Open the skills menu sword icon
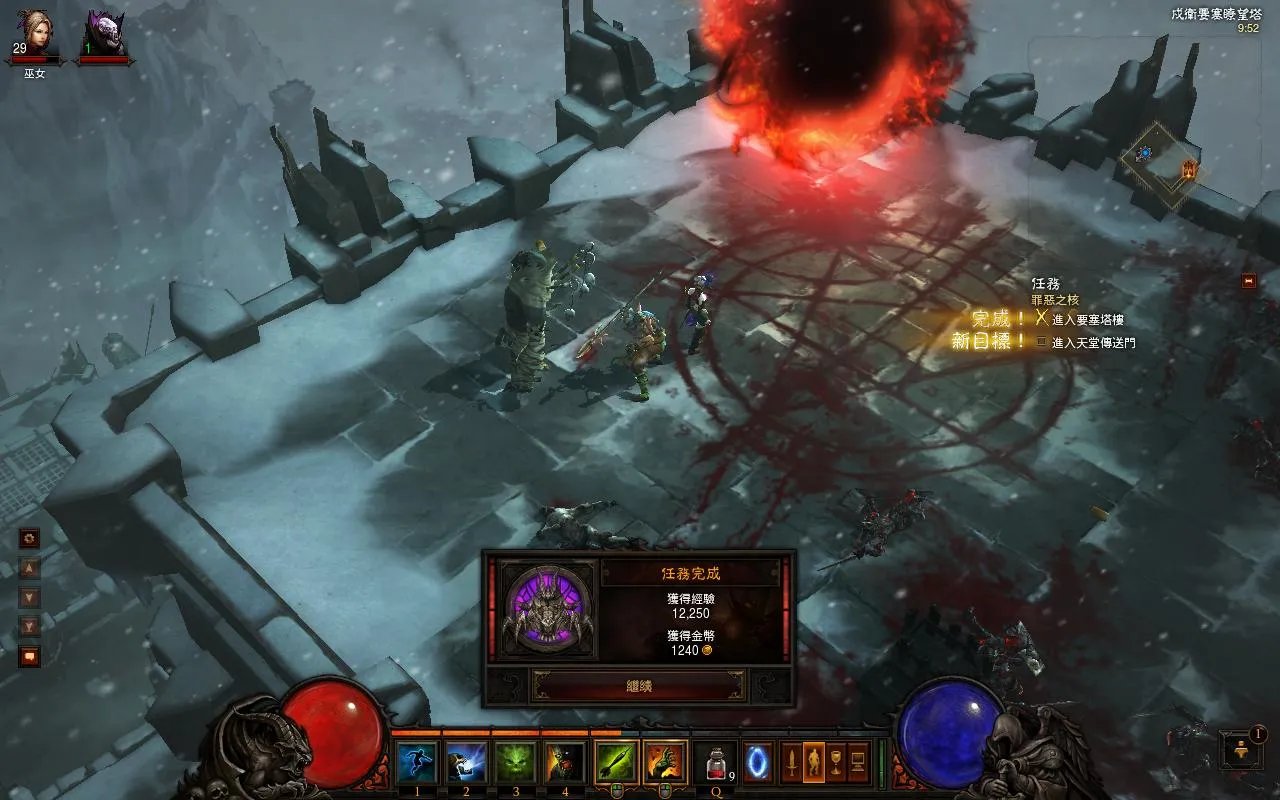The width and height of the screenshot is (1280, 800). [x=791, y=763]
